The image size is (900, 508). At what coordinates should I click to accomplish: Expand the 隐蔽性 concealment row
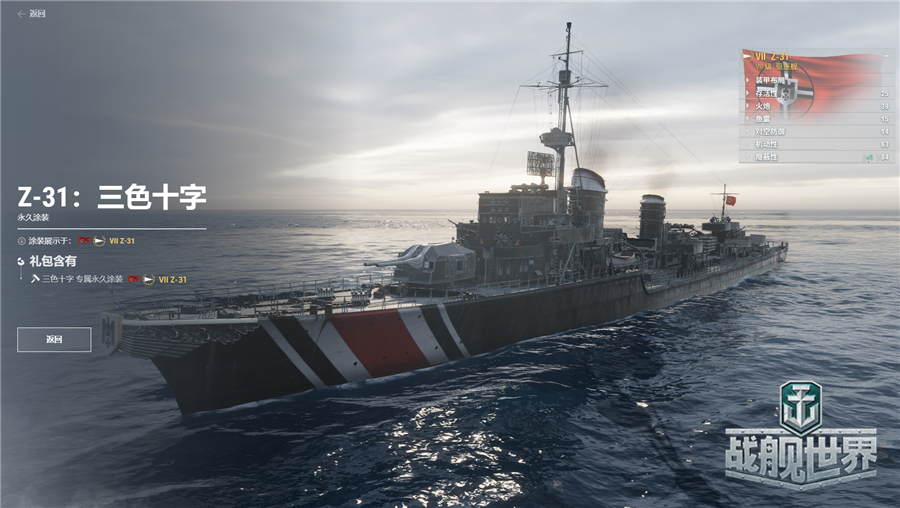click(768, 157)
